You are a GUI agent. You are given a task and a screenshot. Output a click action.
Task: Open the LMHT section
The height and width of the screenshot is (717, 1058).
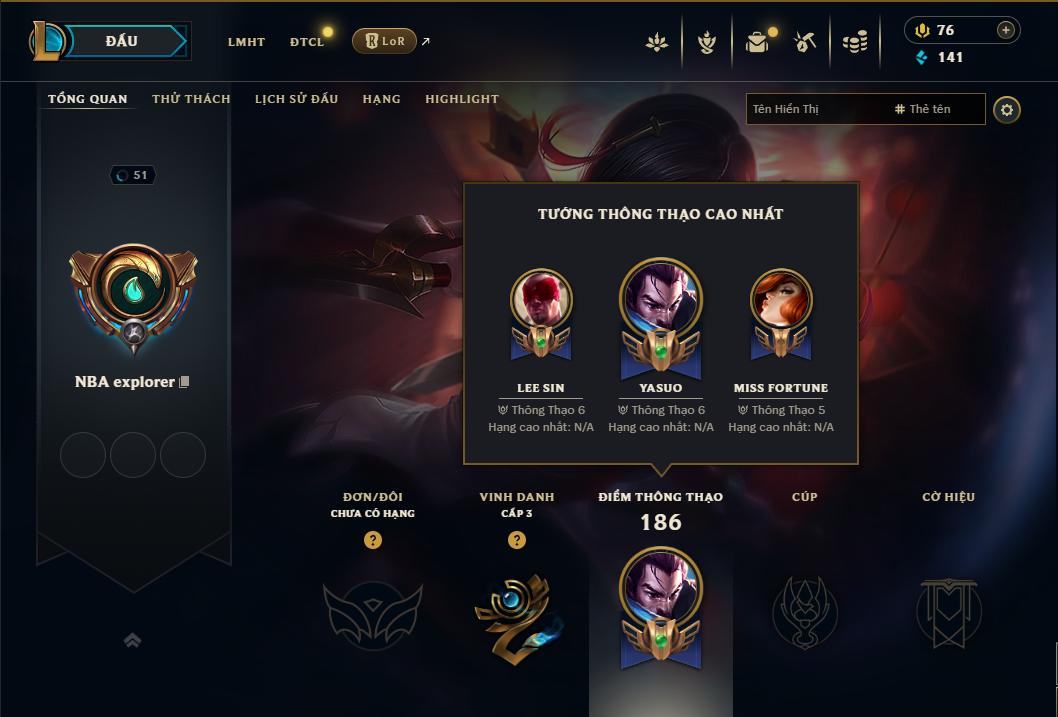pyautogui.click(x=246, y=42)
